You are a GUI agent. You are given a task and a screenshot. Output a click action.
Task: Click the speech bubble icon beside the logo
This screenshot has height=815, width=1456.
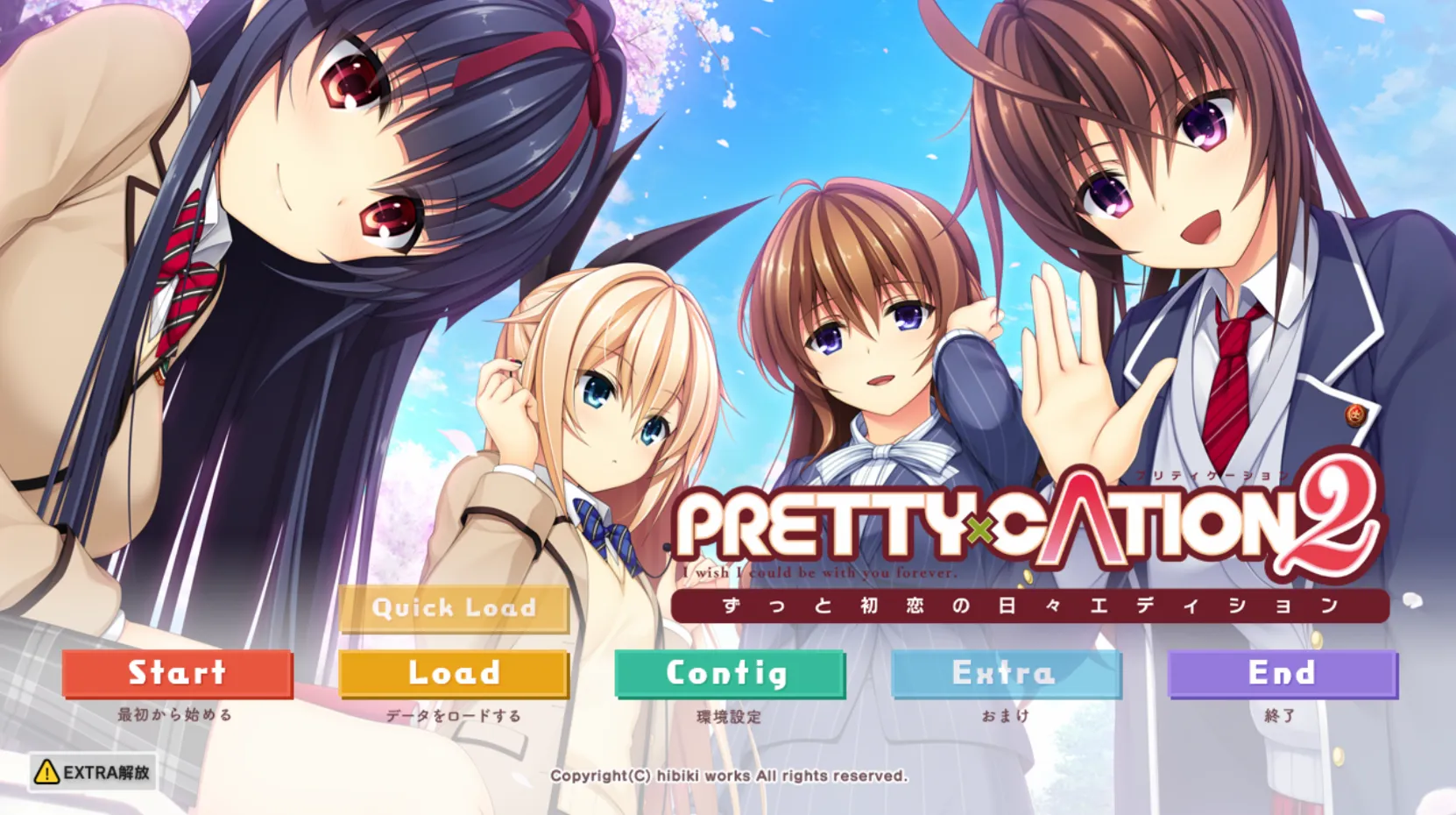(1414, 601)
